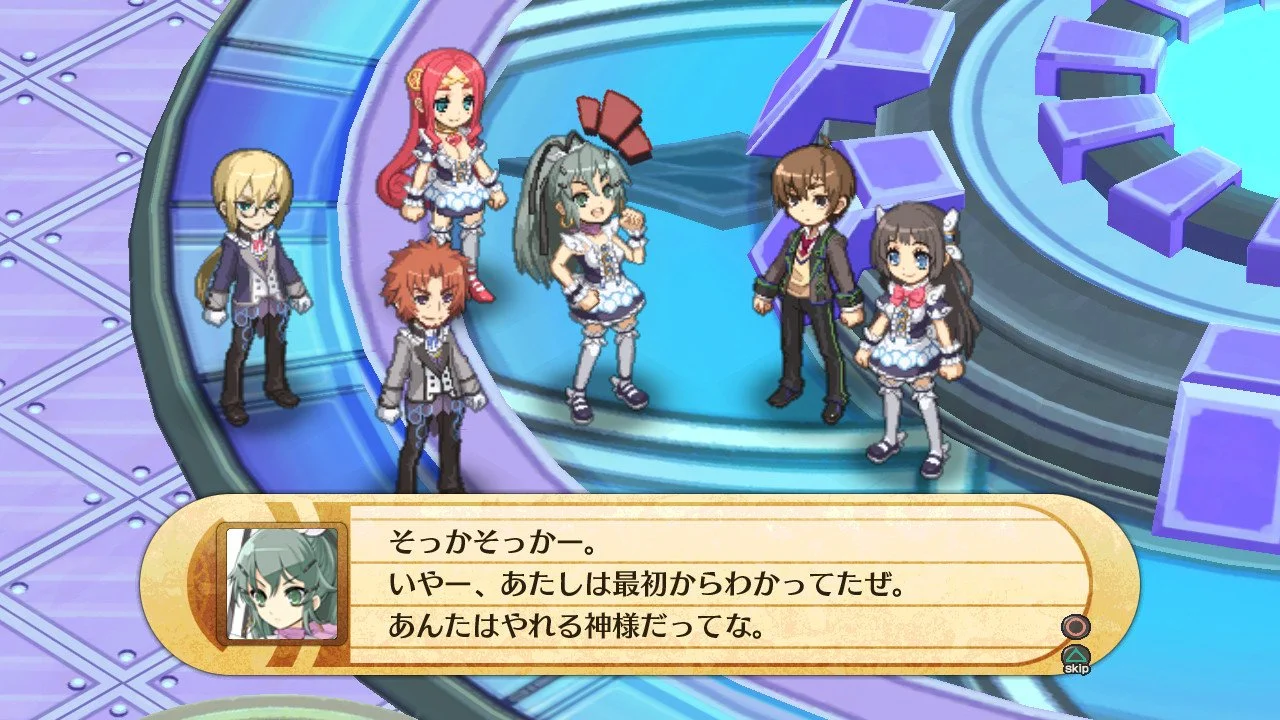
Task: Click the skip label text
Action: [1075, 669]
